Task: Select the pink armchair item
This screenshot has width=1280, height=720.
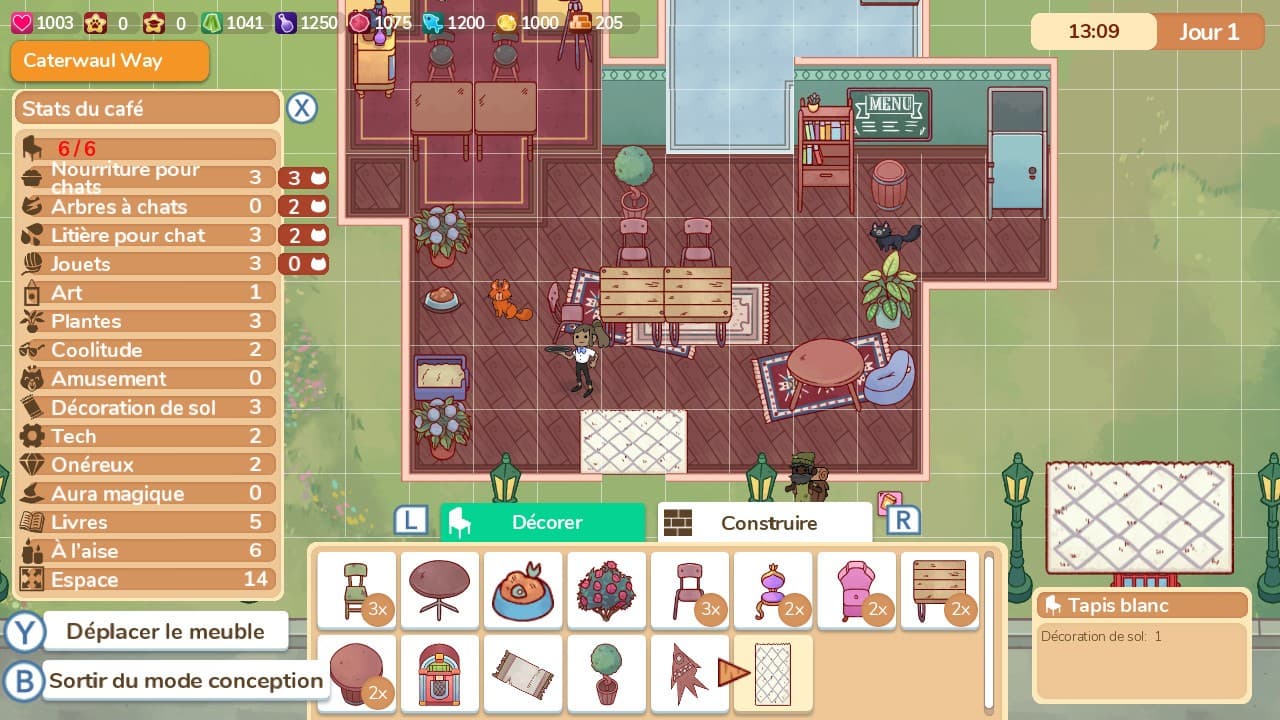Action: point(856,590)
